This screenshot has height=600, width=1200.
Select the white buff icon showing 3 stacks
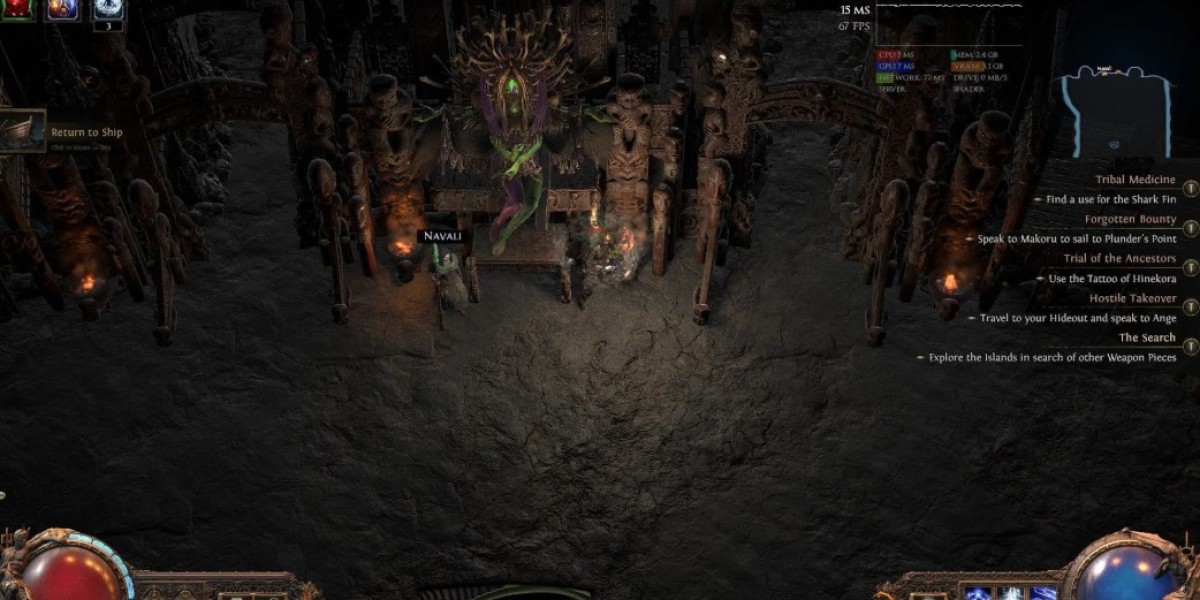click(x=108, y=8)
